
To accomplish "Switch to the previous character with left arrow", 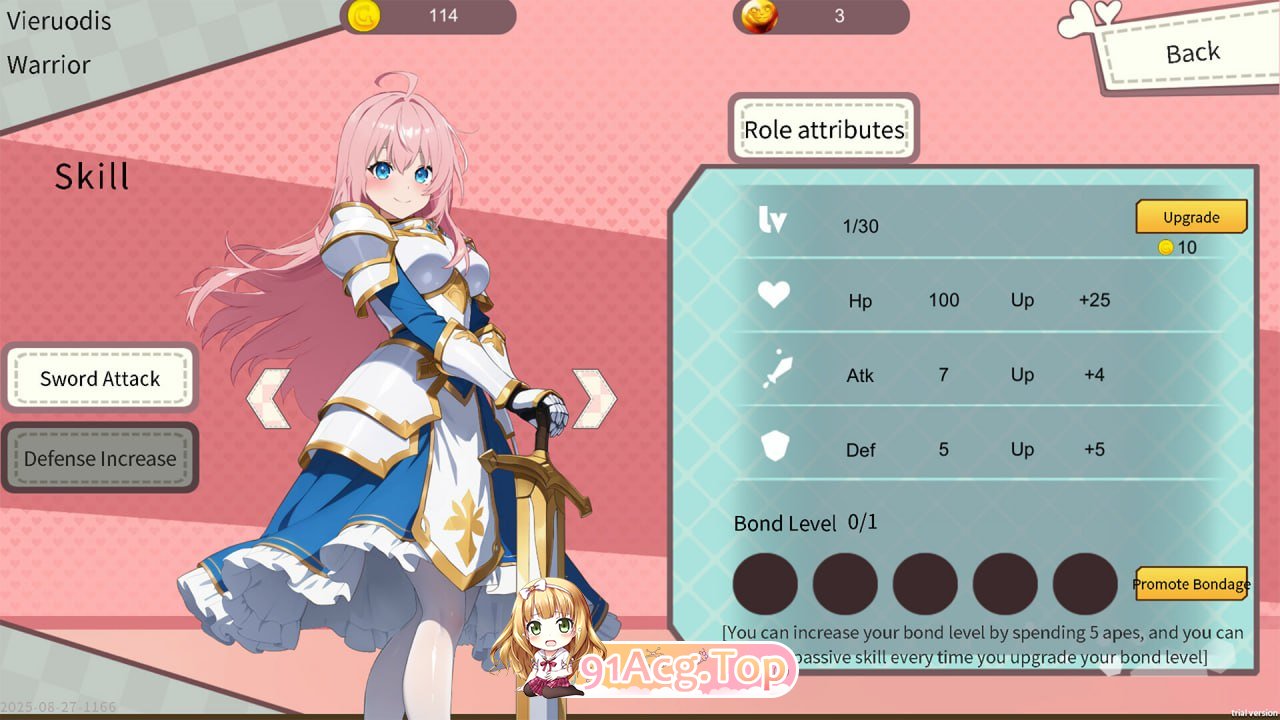I will point(268,398).
